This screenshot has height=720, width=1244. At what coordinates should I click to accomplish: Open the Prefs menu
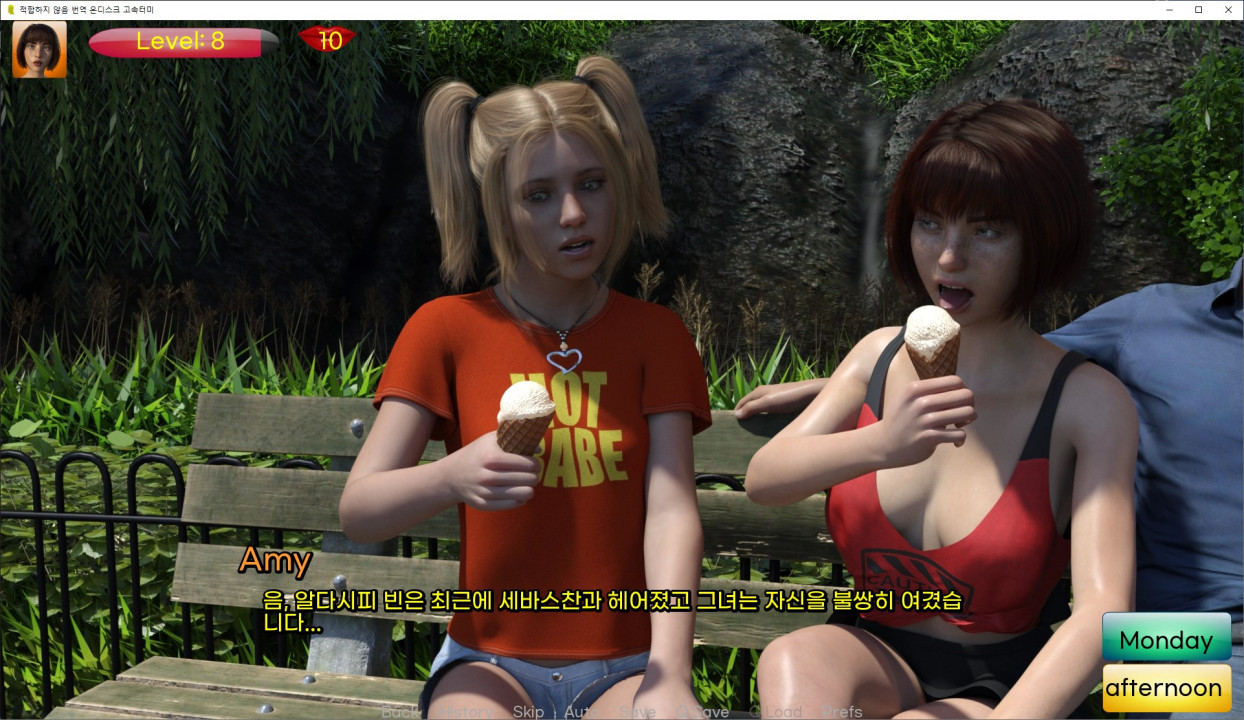click(x=841, y=712)
